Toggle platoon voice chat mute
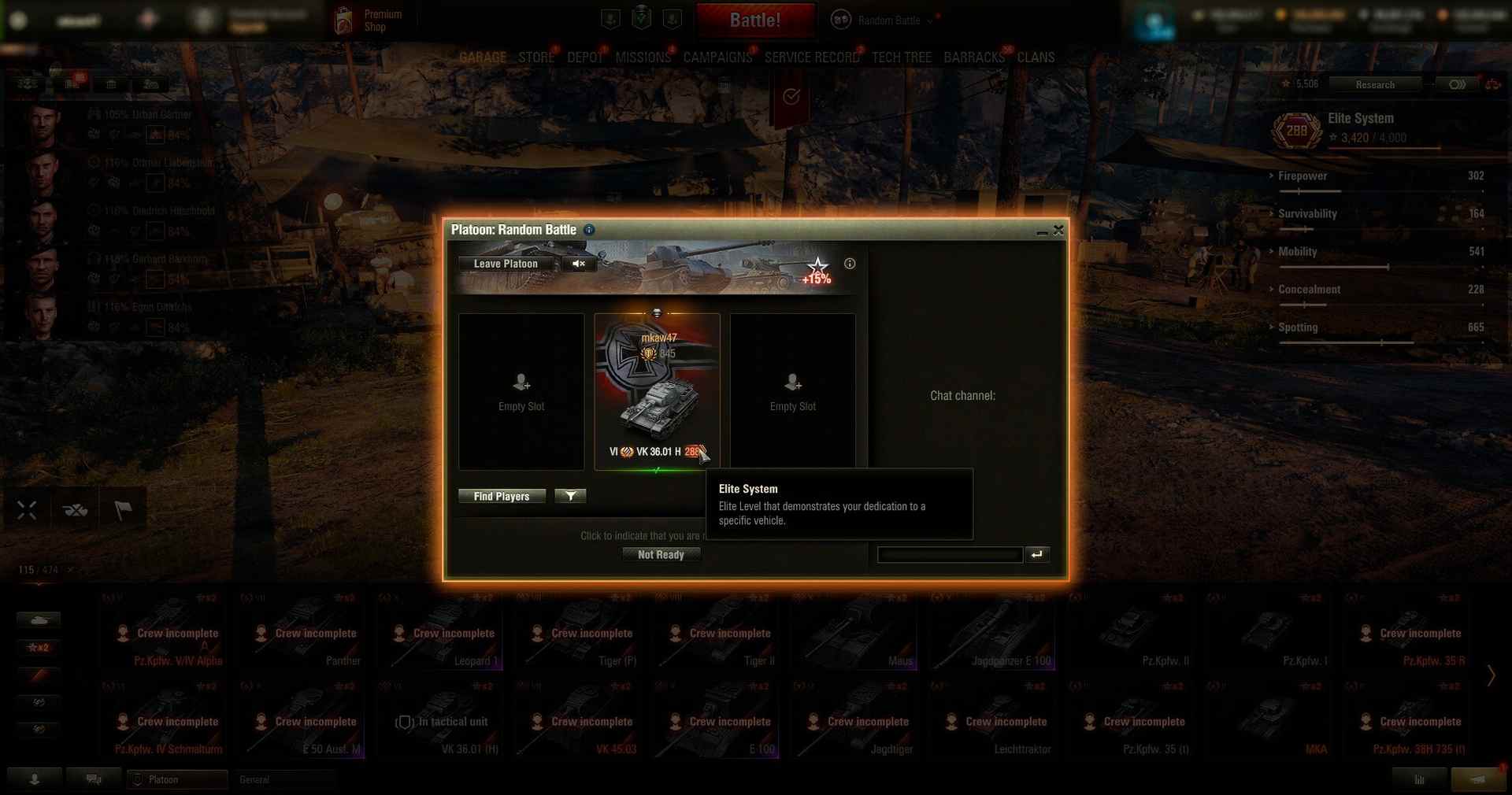Image resolution: width=1512 pixels, height=795 pixels. tap(579, 264)
